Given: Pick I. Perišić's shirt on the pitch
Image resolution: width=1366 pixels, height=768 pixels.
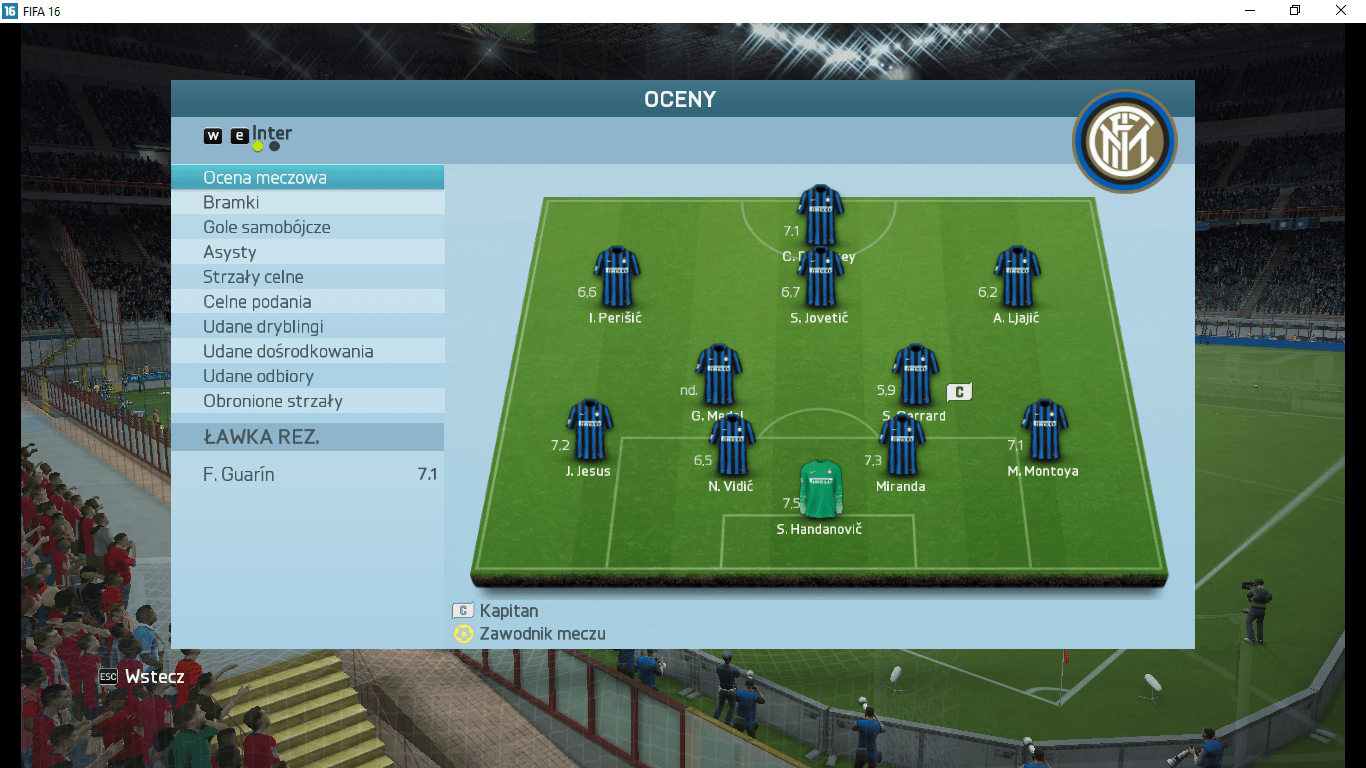Looking at the screenshot, I should (616, 277).
